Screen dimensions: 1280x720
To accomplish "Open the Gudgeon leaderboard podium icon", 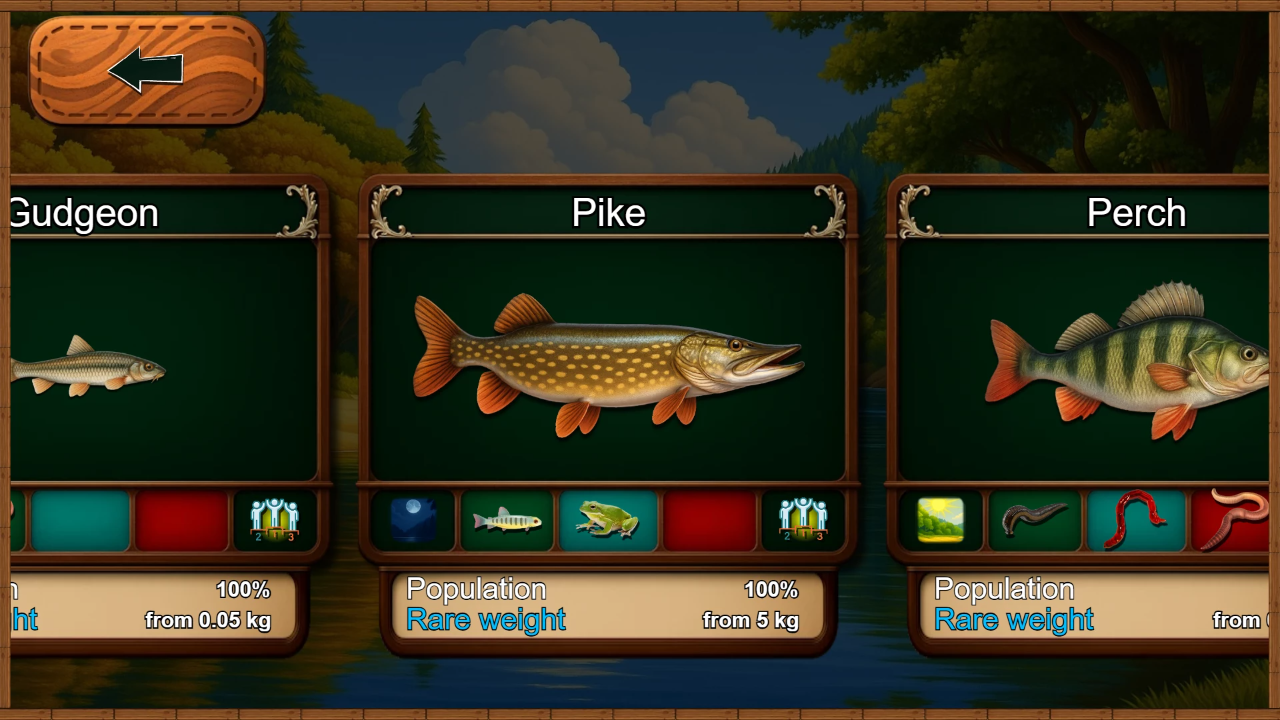I will [x=274, y=520].
